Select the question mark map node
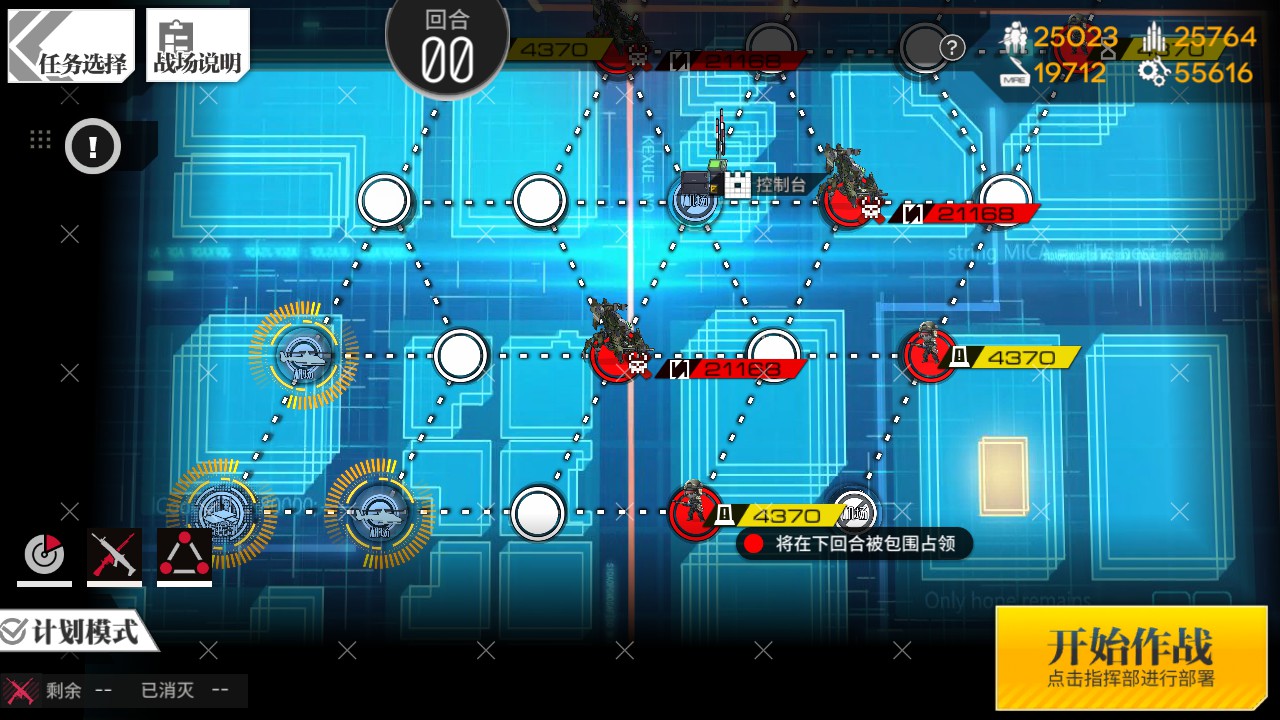The image size is (1280, 720). click(928, 47)
